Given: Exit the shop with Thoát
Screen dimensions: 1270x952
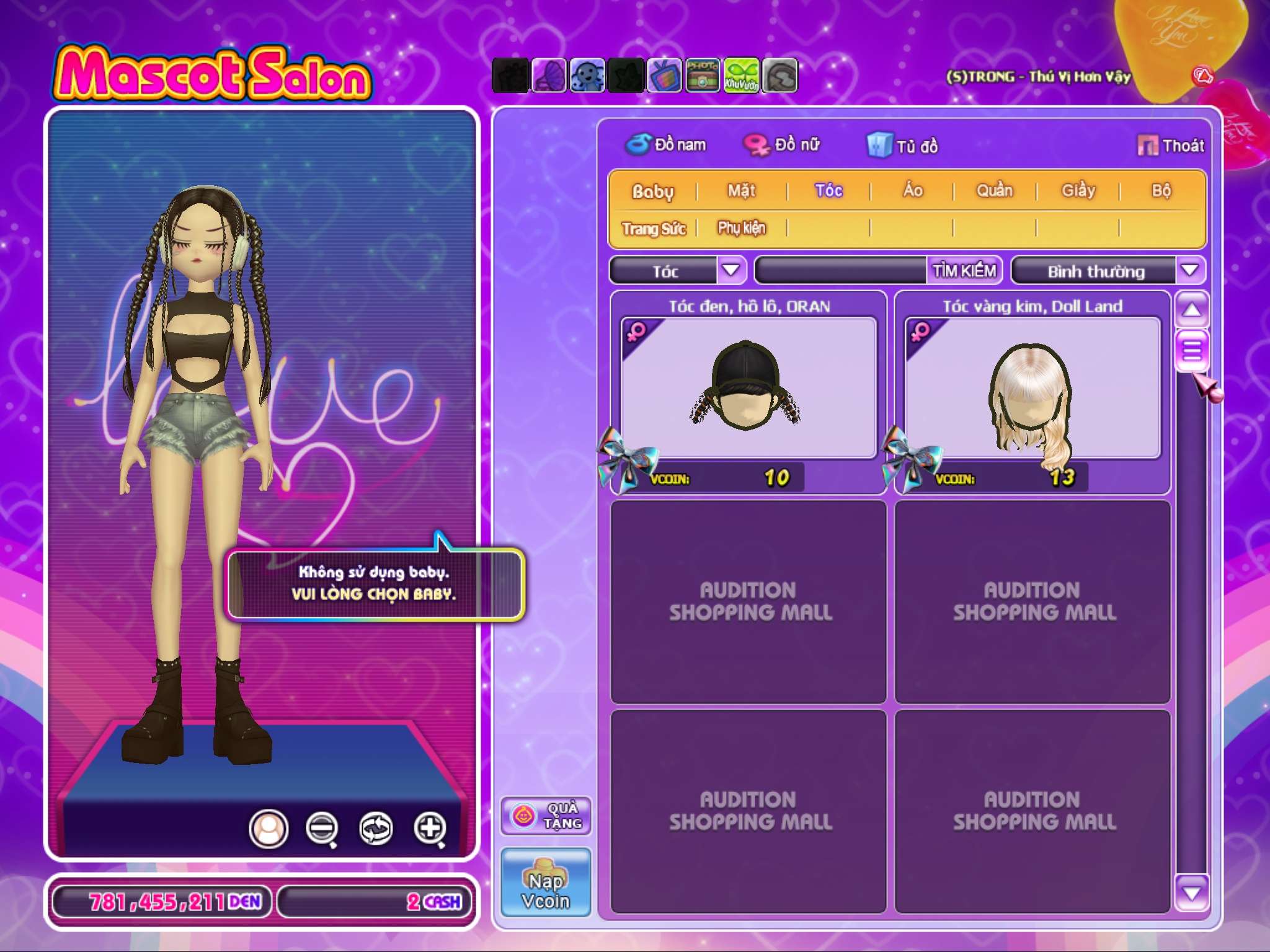Looking at the screenshot, I should point(1171,146).
